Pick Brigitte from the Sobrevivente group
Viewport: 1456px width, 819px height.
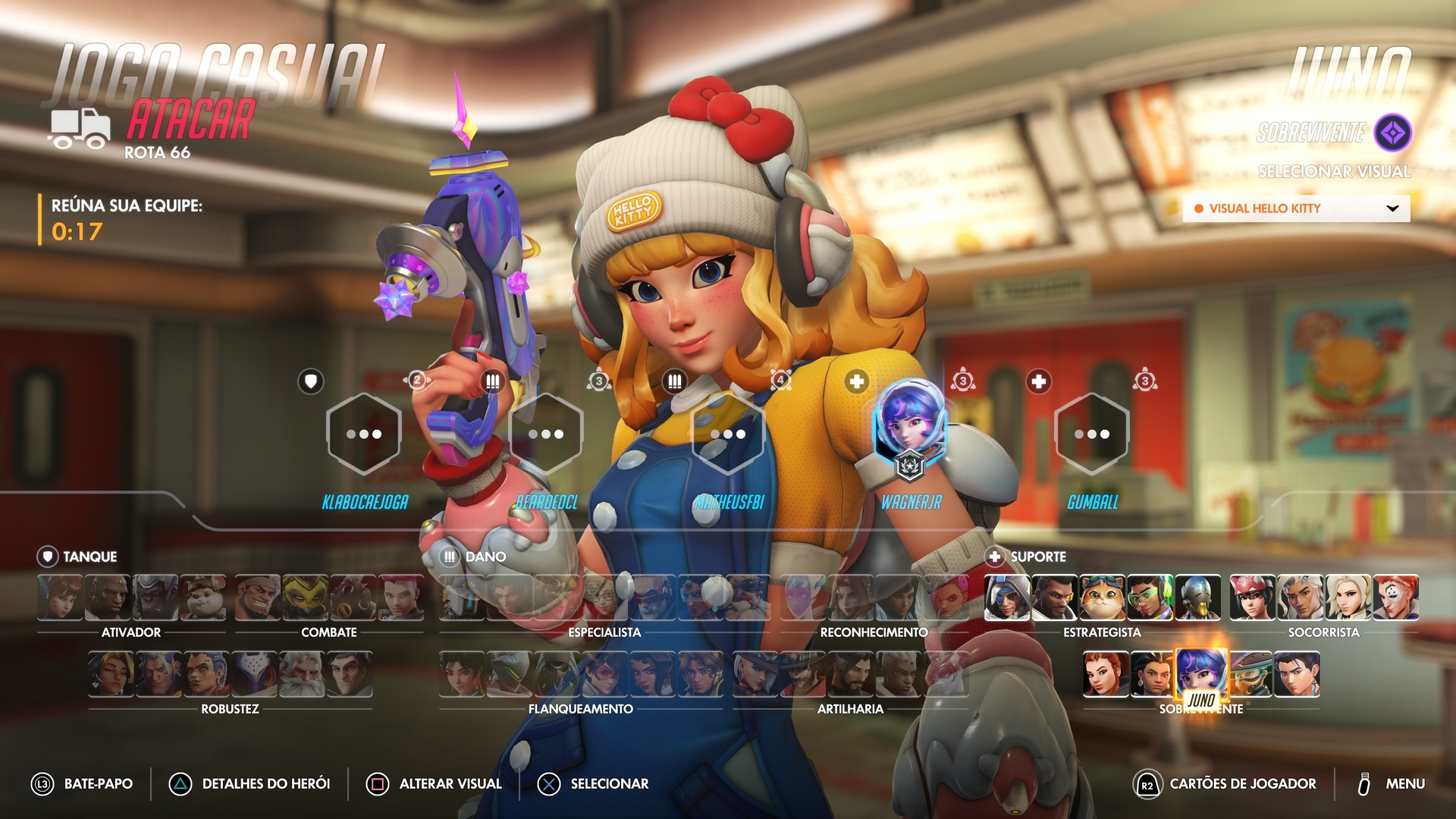point(1106,674)
